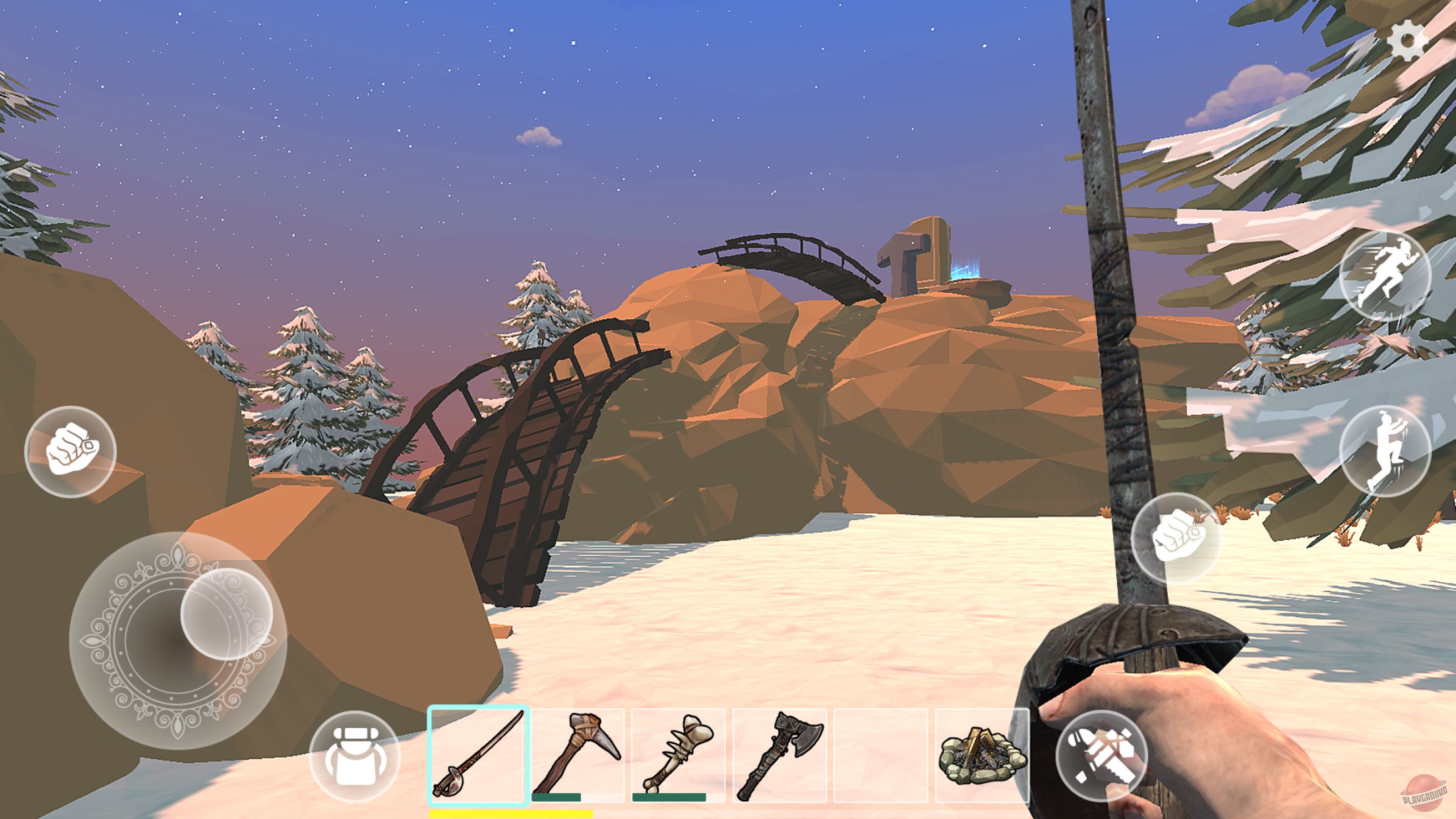Screen dimensions: 1456x819
Task: Open the settings gear menu
Action: pyautogui.click(x=1409, y=41)
